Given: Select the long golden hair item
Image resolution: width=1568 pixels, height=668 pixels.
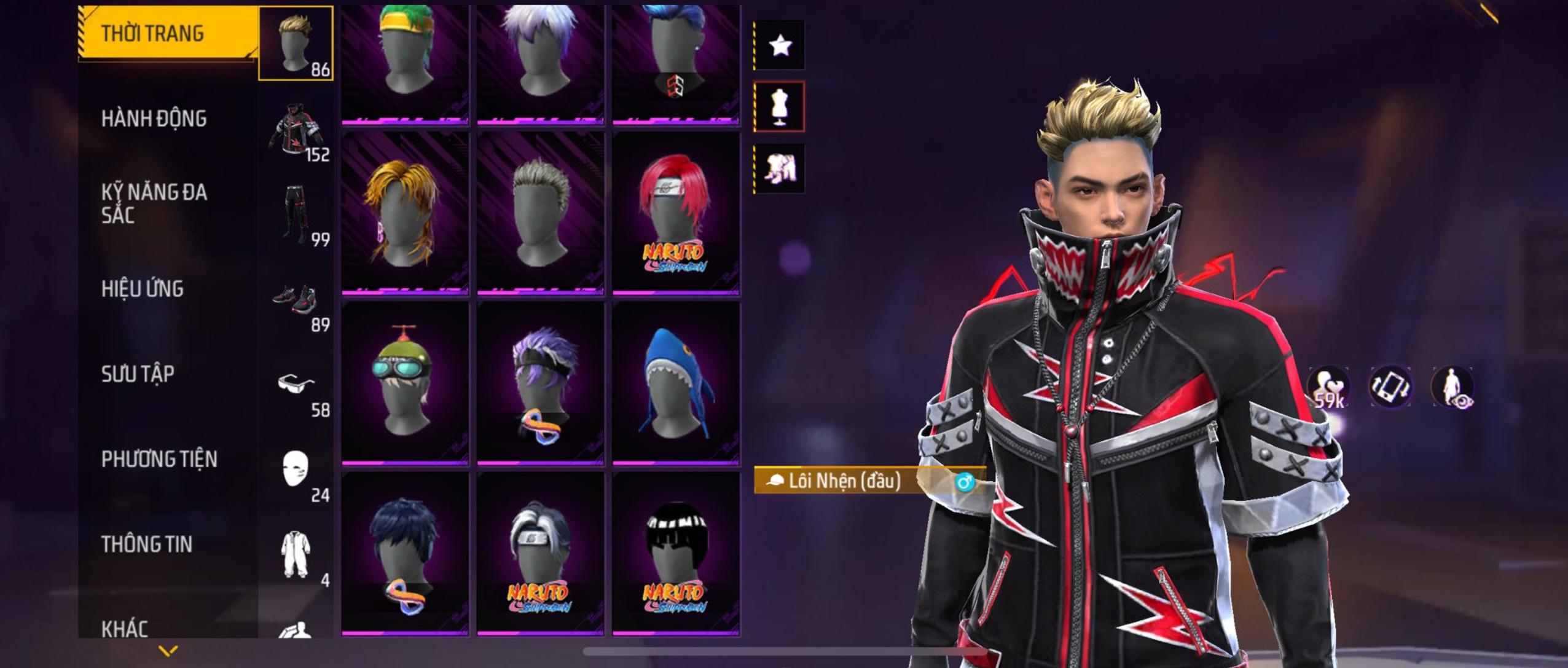Looking at the screenshot, I should pyautogui.click(x=405, y=213).
